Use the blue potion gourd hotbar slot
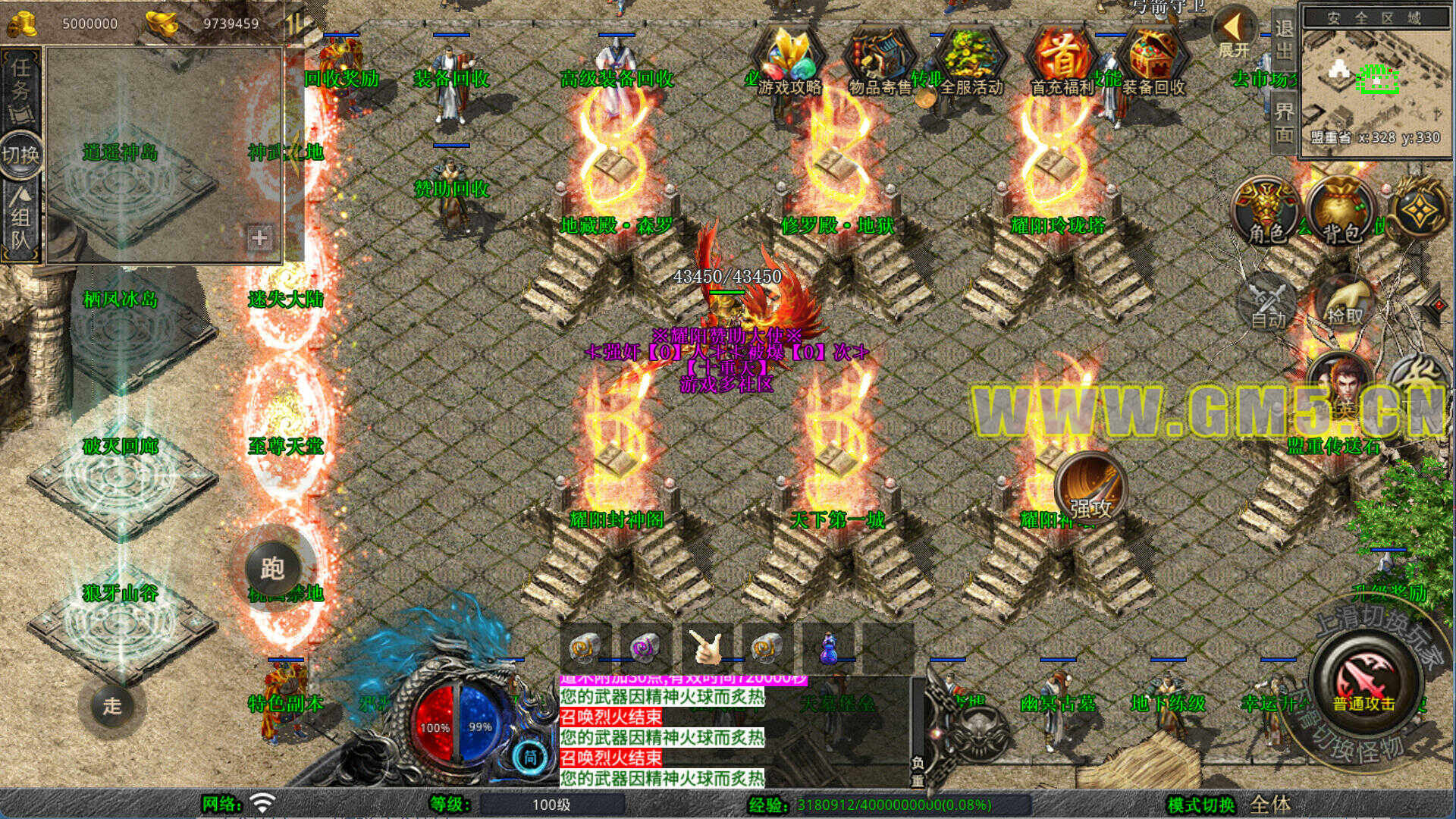This screenshot has width=1456, height=819. coord(827,649)
